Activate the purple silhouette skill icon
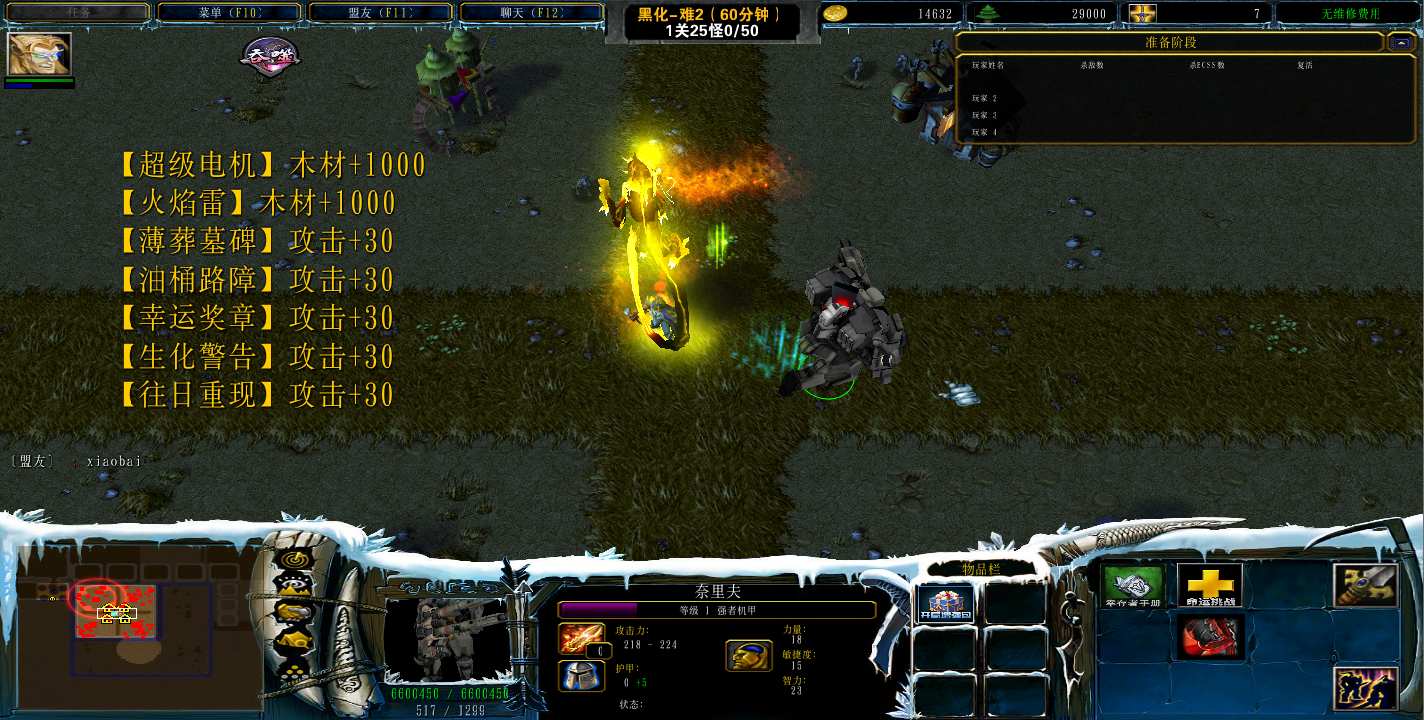This screenshot has width=1424, height=720. (1365, 689)
